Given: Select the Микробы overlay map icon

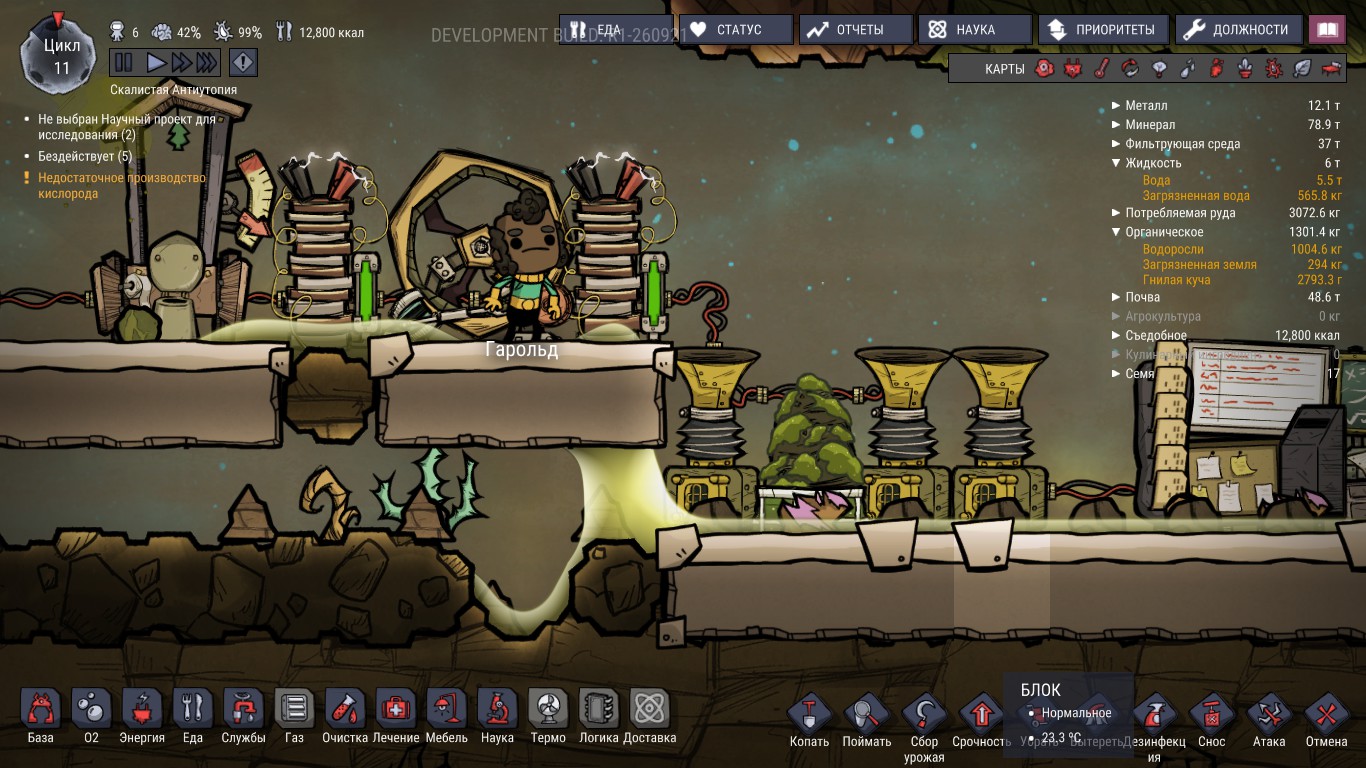Looking at the screenshot, I should point(1271,68).
